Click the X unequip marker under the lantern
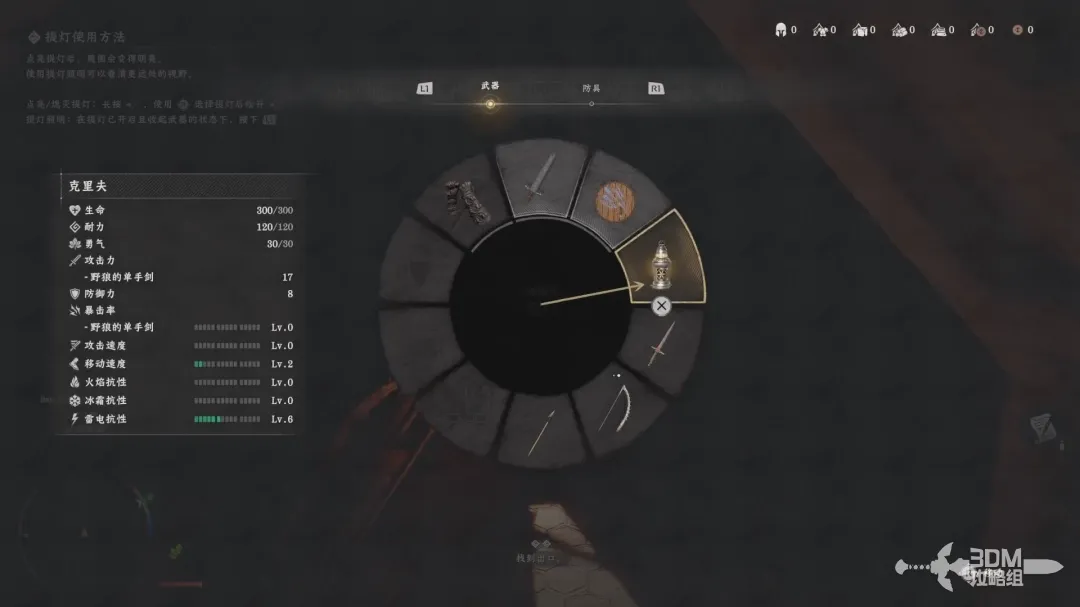Image resolution: width=1080 pixels, height=607 pixels. click(661, 307)
